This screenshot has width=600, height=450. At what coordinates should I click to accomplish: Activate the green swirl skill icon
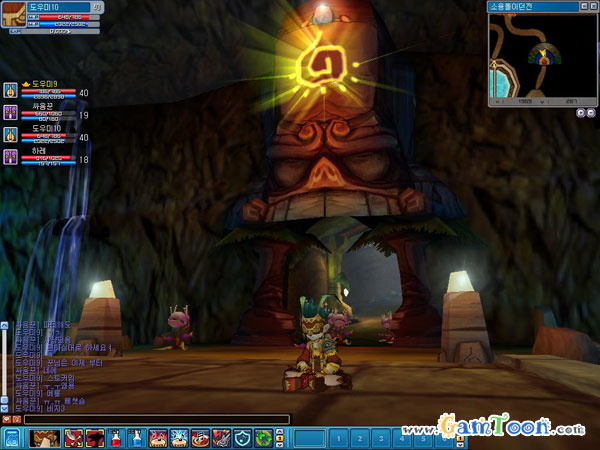pyautogui.click(x=263, y=438)
